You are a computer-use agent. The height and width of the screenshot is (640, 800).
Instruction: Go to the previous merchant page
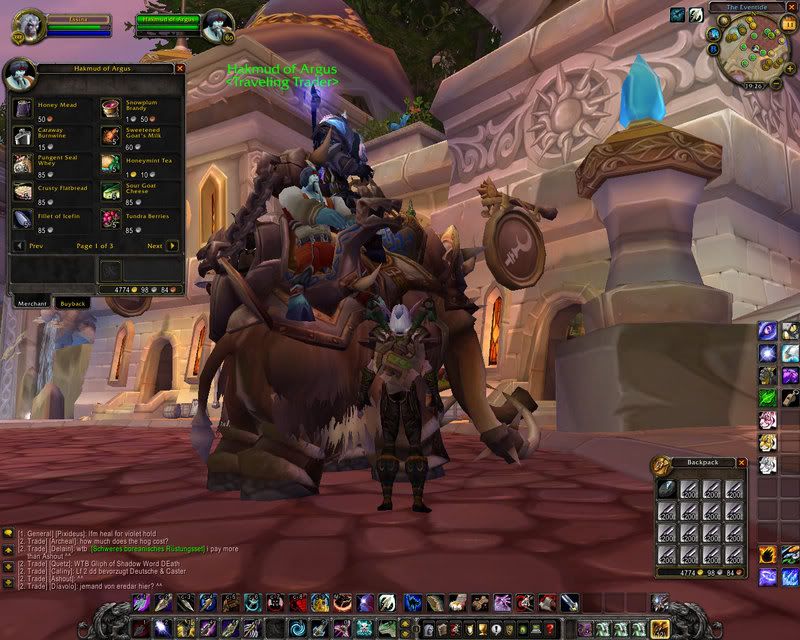tap(20, 245)
